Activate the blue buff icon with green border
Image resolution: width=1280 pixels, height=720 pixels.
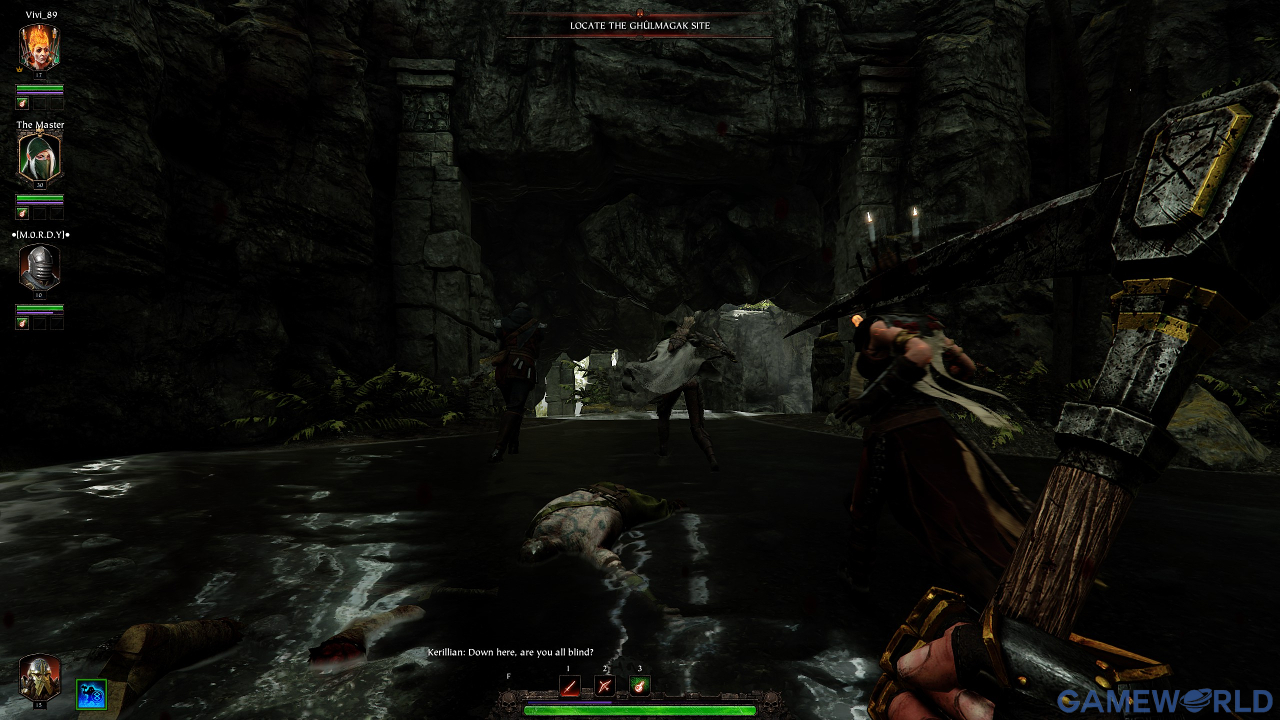91,694
